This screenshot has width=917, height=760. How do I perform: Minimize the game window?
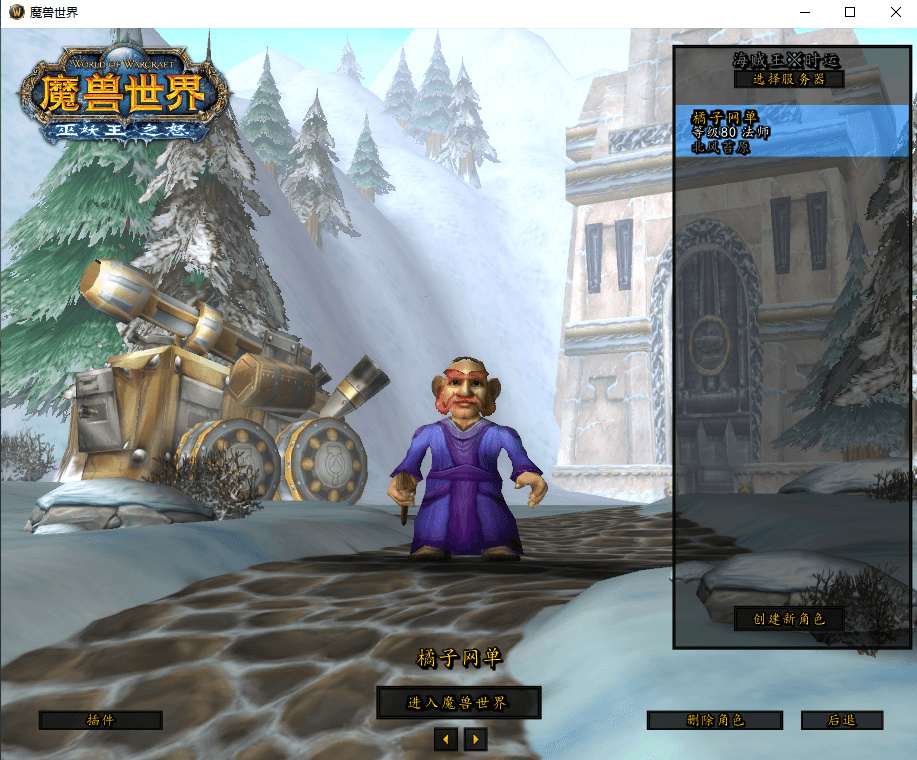(804, 13)
